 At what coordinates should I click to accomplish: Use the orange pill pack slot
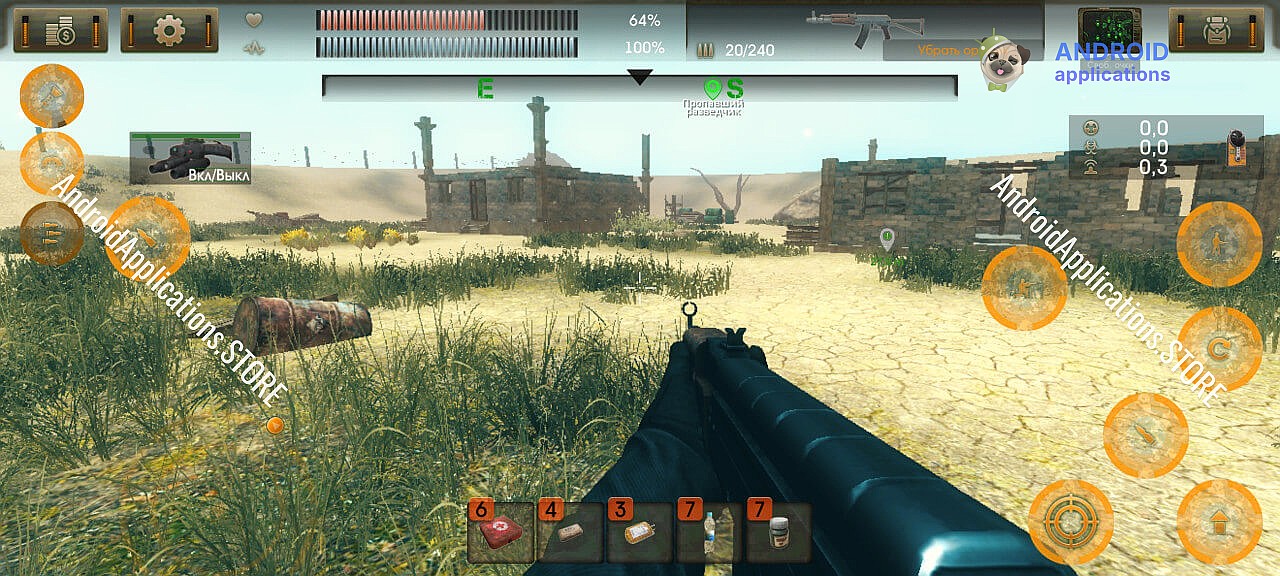tap(638, 532)
